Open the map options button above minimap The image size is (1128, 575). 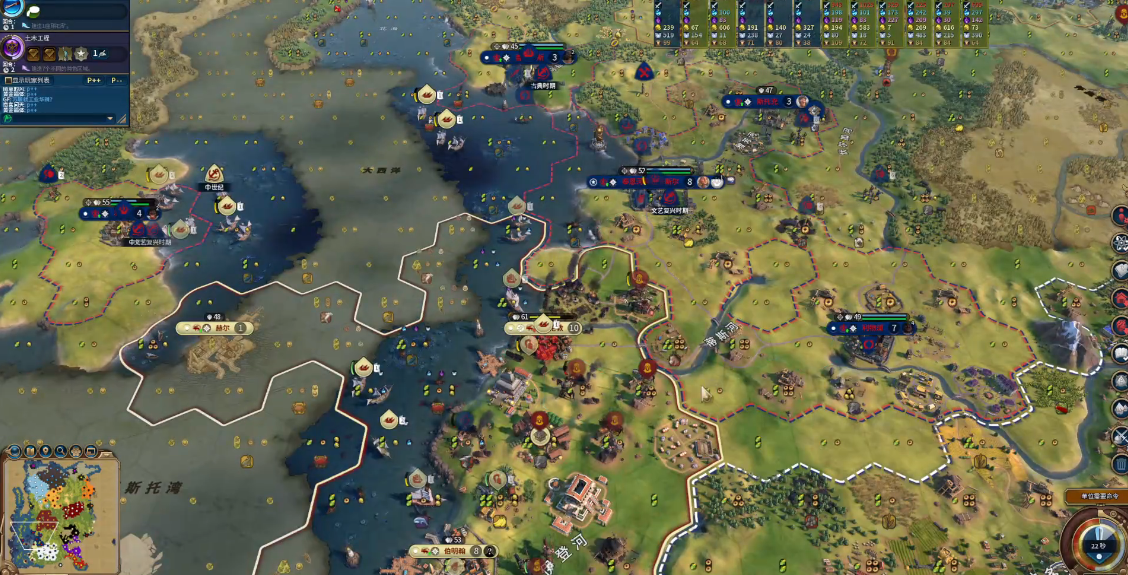[x=74, y=451]
